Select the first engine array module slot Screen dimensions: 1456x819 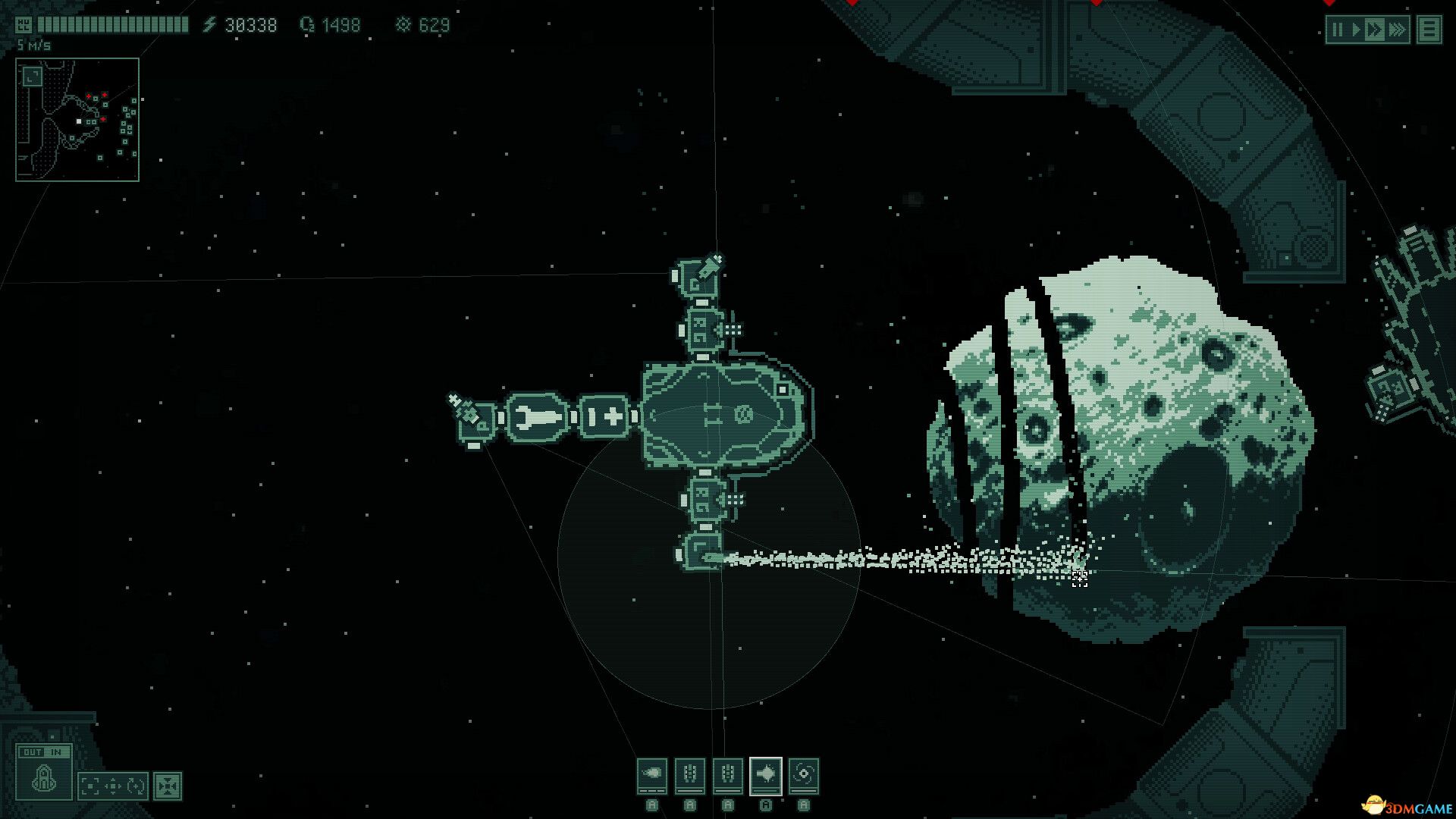point(690,776)
